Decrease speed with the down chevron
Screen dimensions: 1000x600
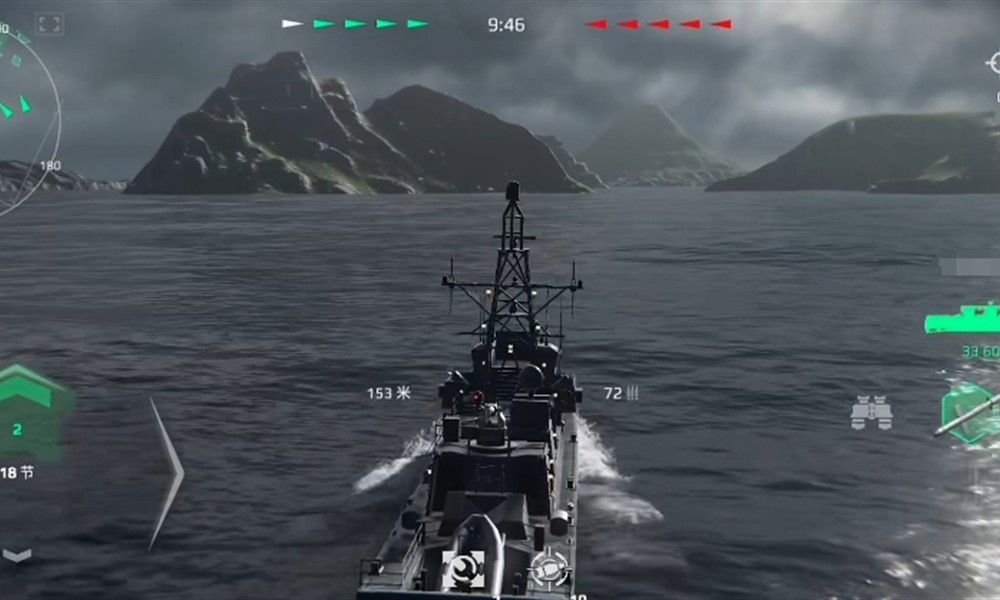[17, 555]
